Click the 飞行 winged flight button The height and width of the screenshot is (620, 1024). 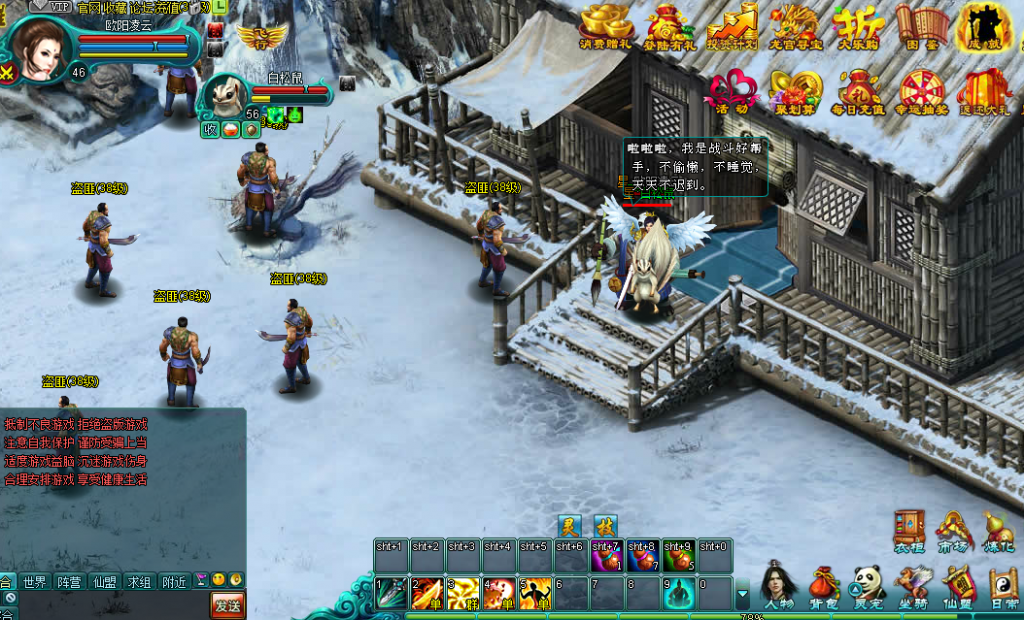pyautogui.click(x=261, y=37)
